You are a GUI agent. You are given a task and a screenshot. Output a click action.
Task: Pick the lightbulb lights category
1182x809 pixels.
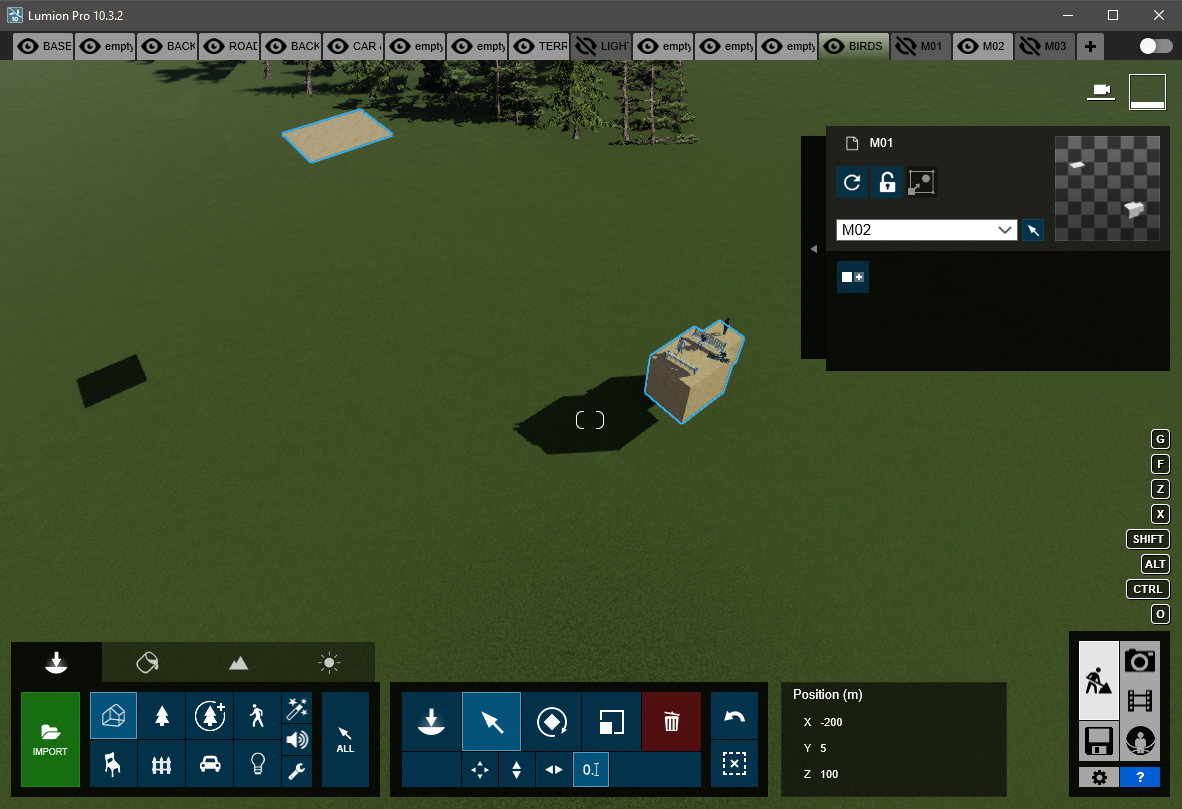(258, 763)
